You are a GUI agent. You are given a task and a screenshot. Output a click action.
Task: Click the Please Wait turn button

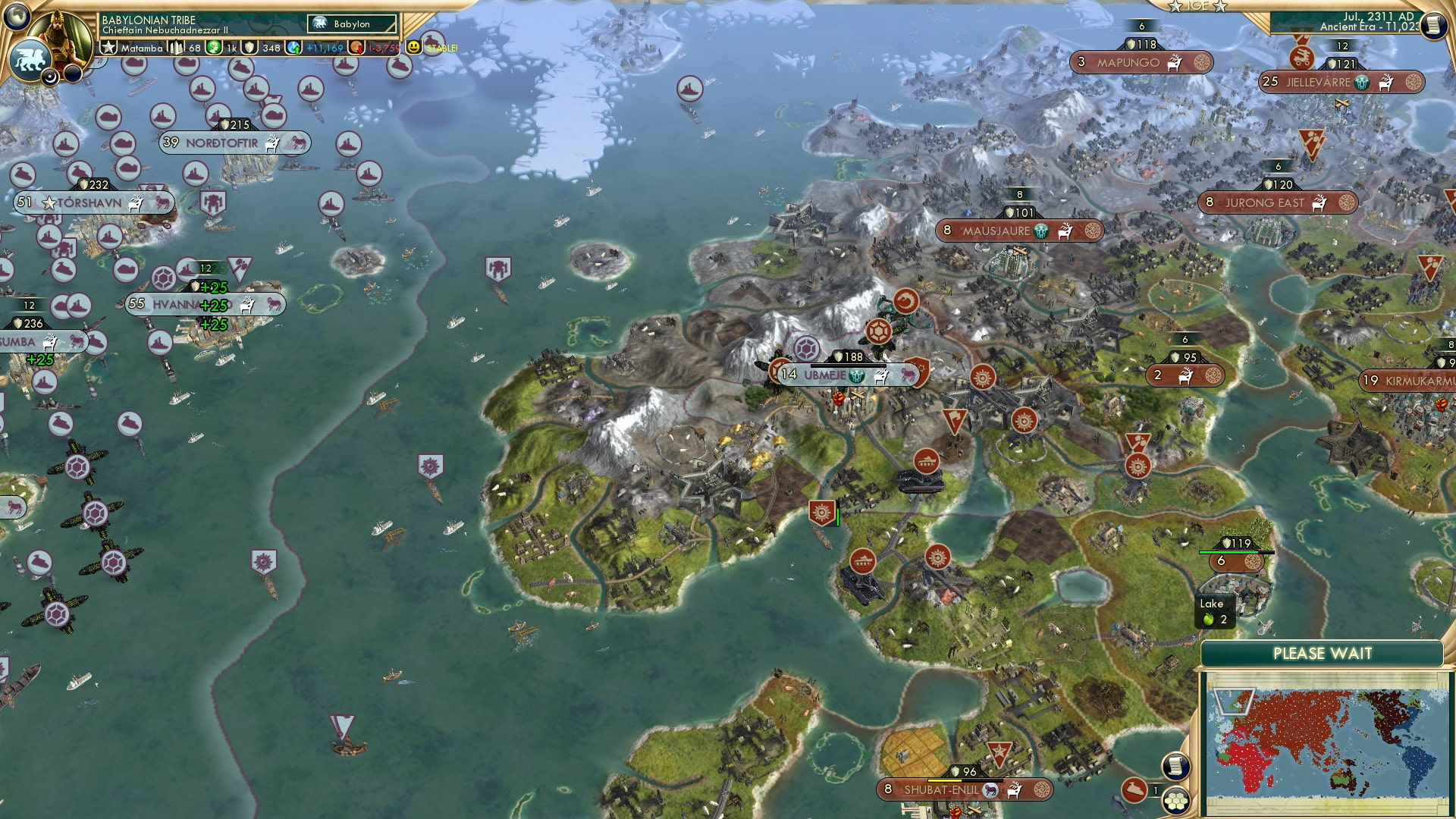1322,654
